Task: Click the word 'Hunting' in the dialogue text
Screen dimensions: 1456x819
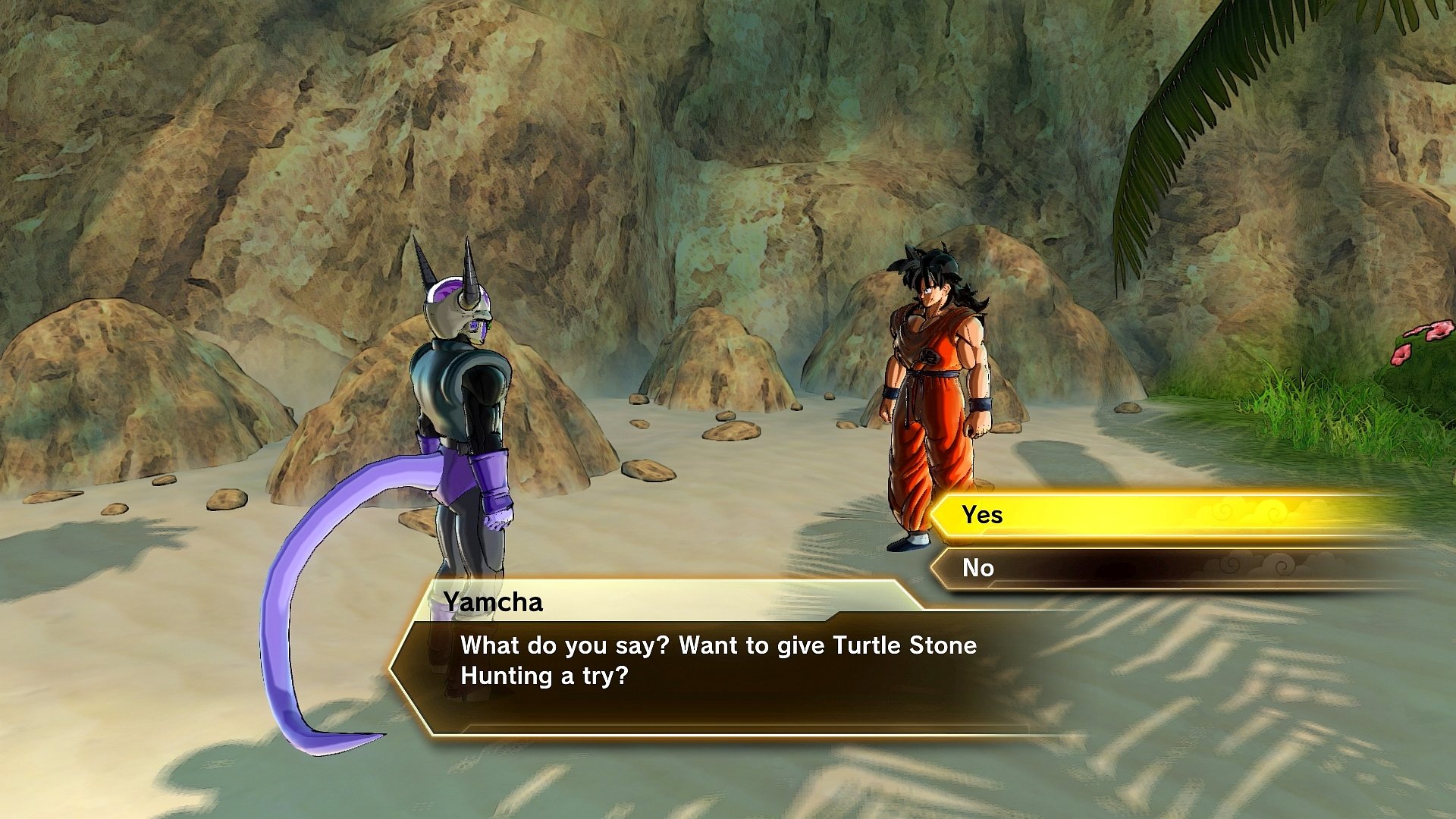Action: click(x=507, y=673)
